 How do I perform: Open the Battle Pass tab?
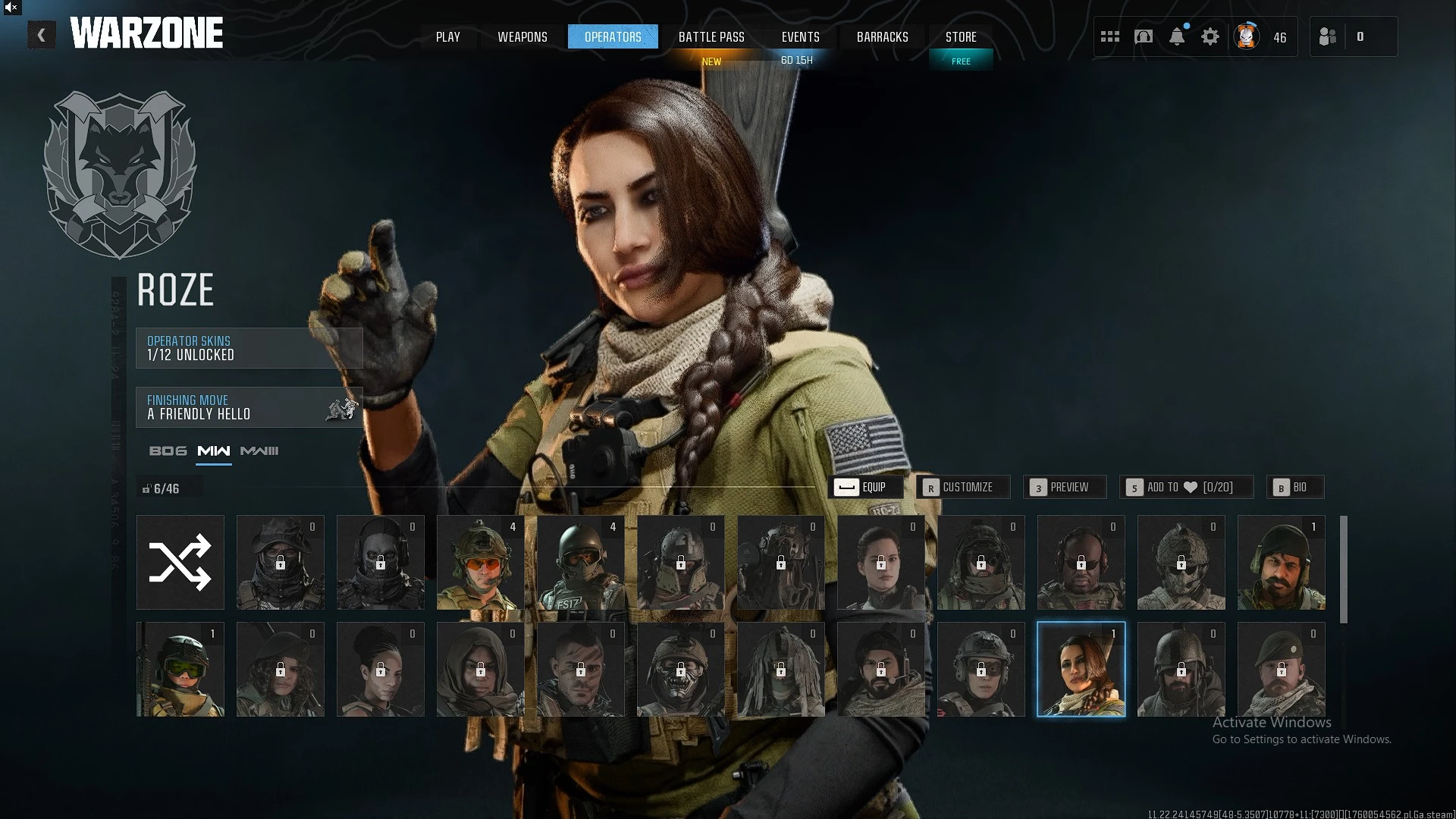(711, 37)
